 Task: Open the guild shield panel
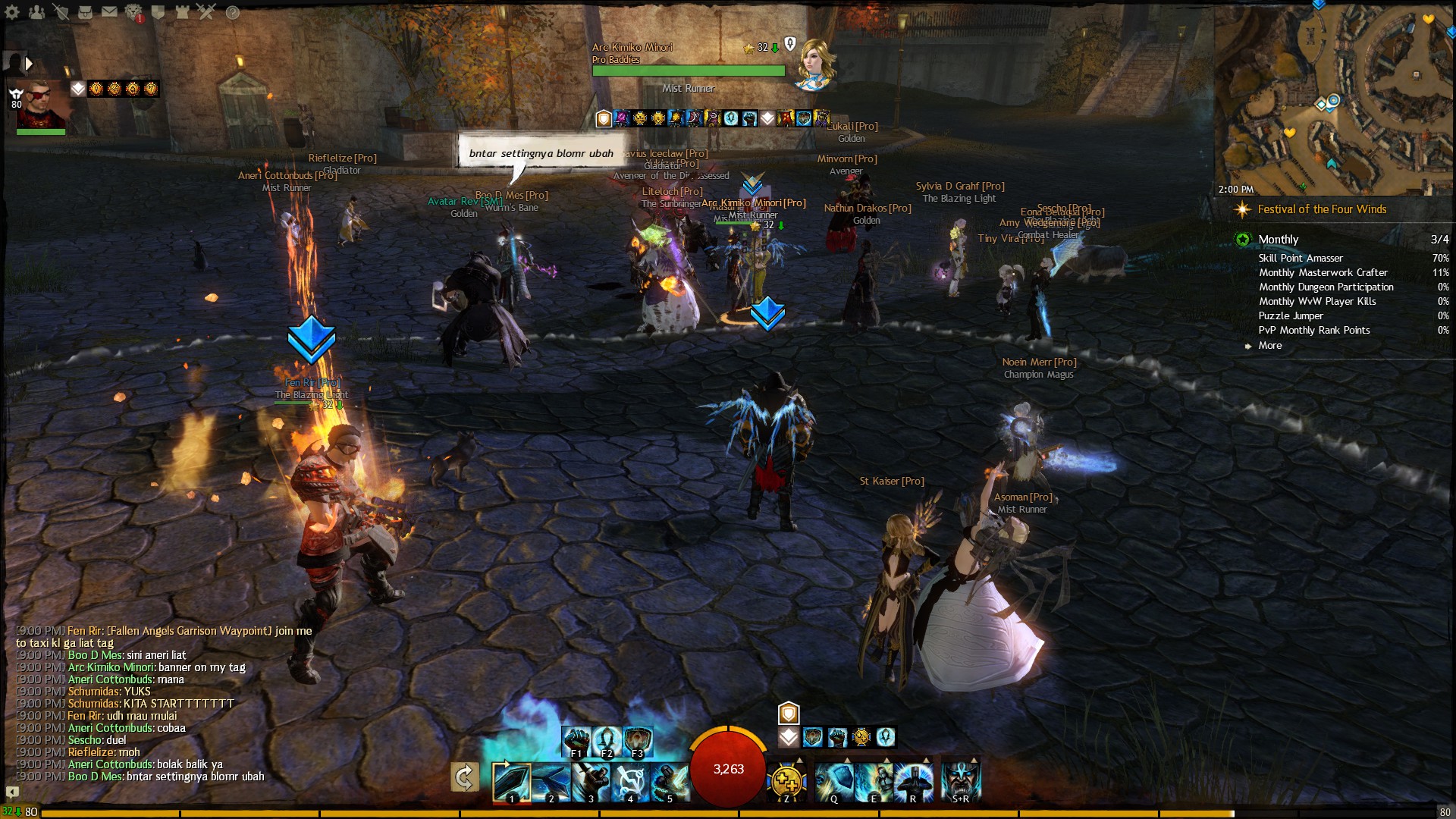(x=158, y=12)
